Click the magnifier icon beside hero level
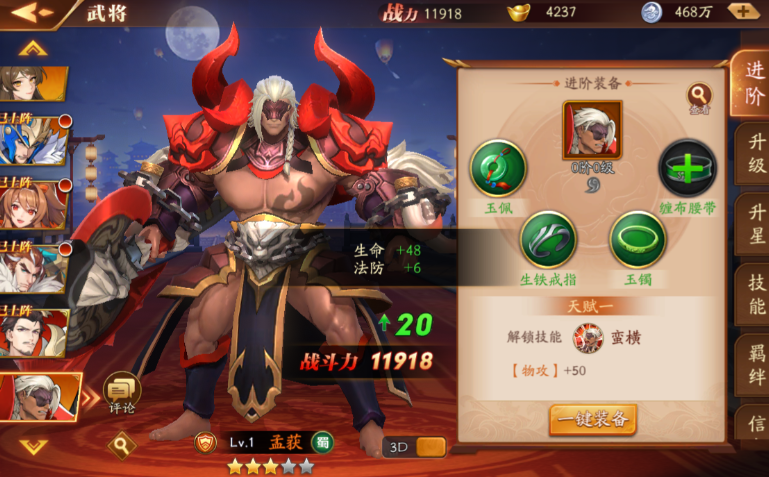This screenshot has width=769, height=477. 122,442
